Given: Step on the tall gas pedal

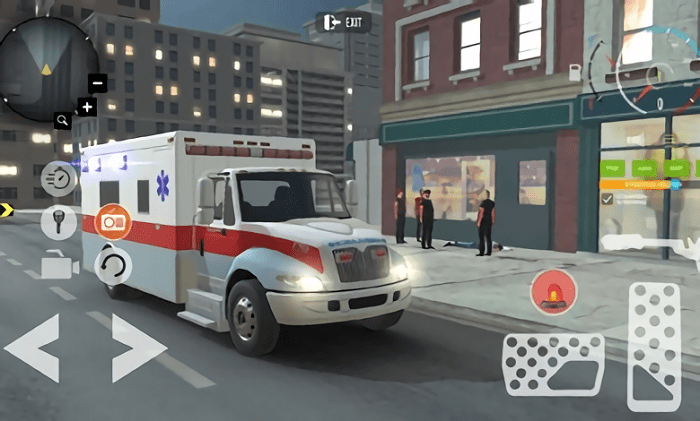Looking at the screenshot, I should pyautogui.click(x=655, y=345).
